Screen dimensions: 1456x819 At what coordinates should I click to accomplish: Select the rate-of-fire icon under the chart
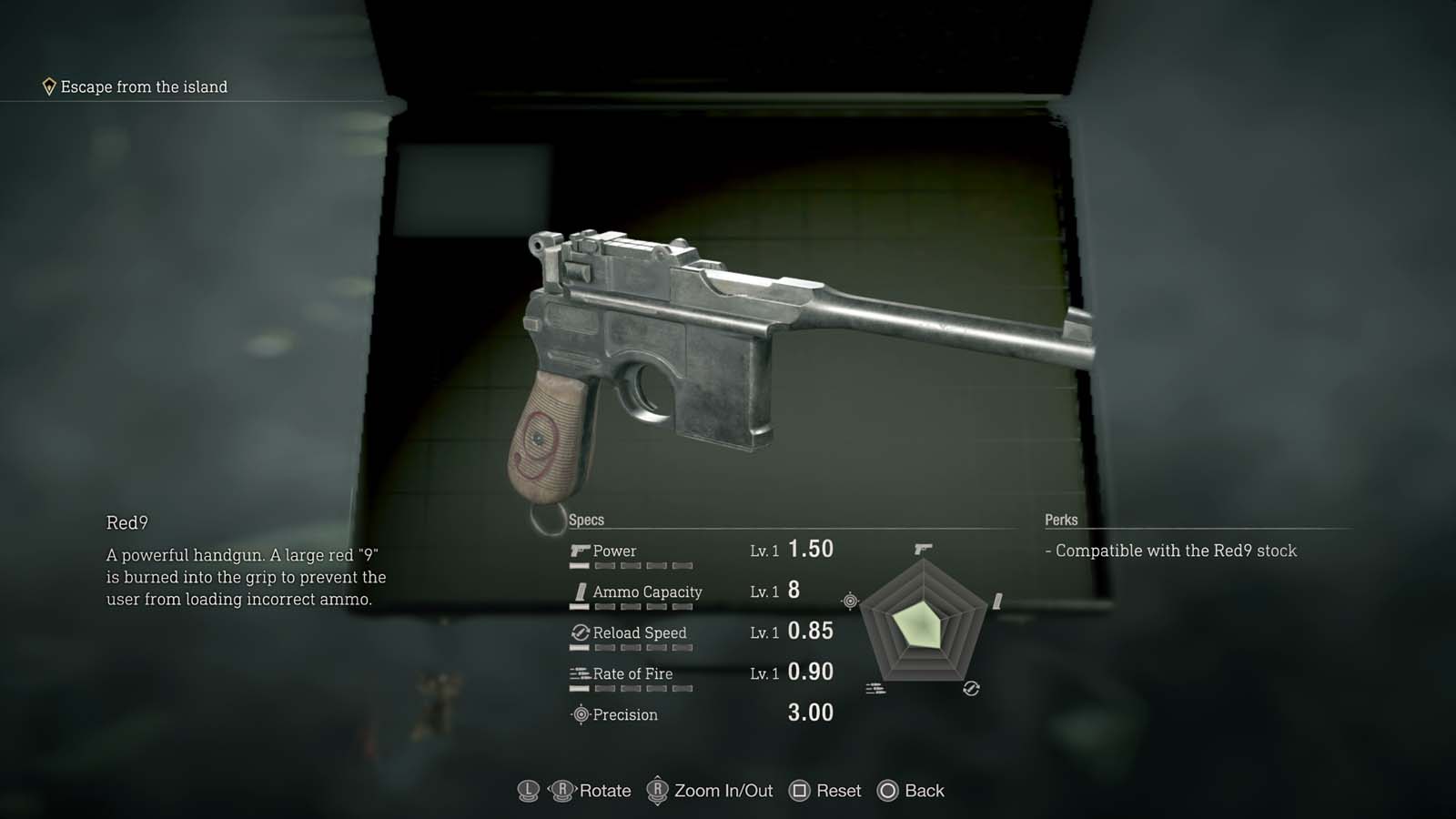pyautogui.click(x=876, y=687)
